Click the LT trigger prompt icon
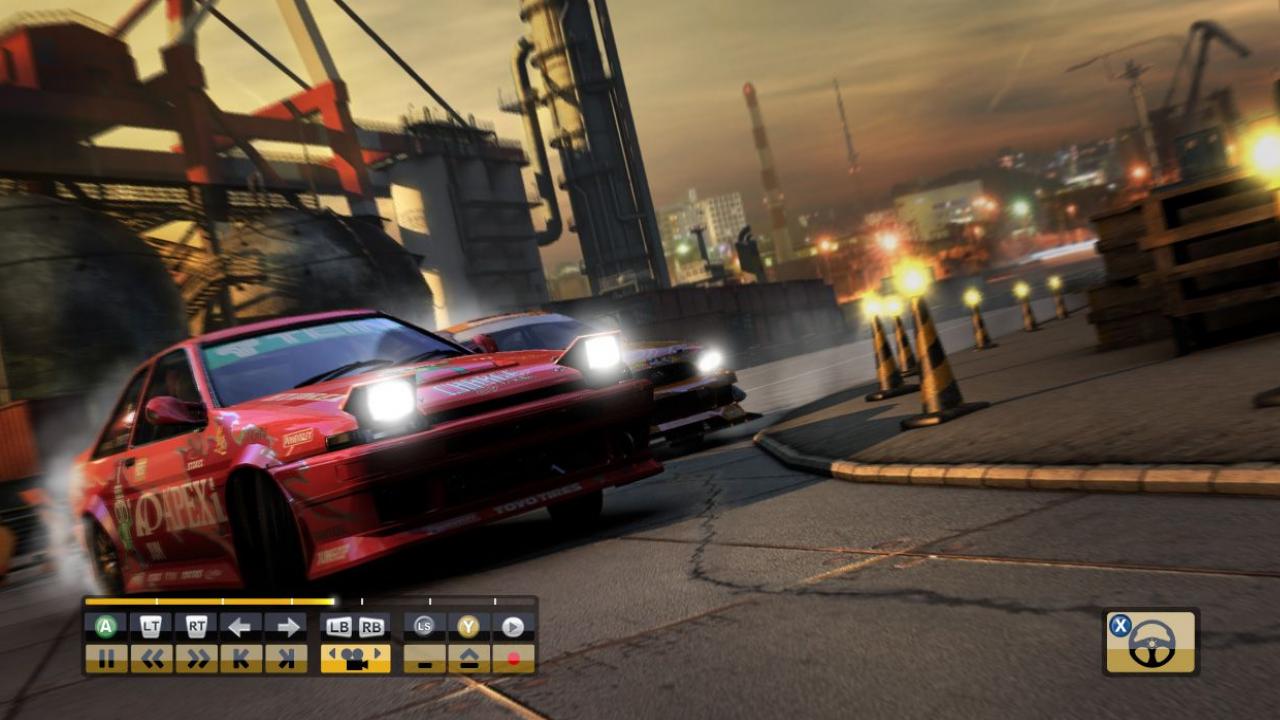 (x=150, y=624)
